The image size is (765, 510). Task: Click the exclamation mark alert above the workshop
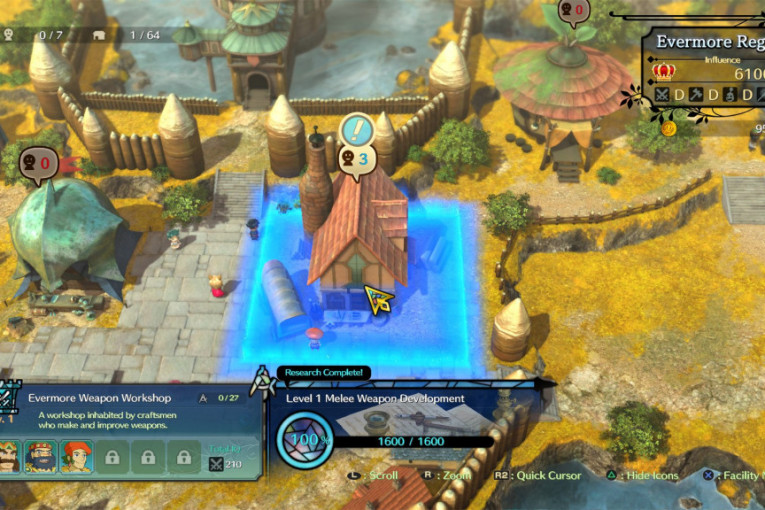357,130
